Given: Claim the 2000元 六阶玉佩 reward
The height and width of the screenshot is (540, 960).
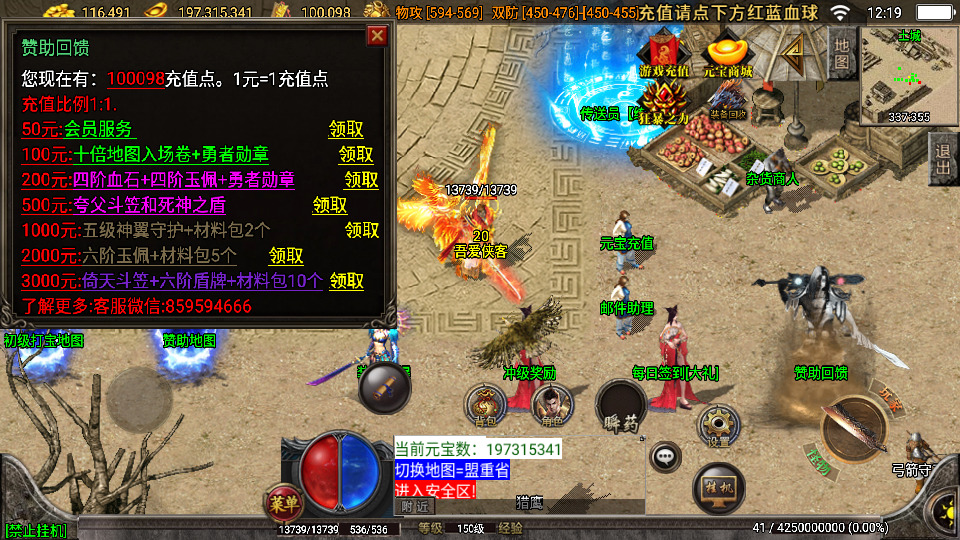Looking at the screenshot, I should click(x=286, y=256).
